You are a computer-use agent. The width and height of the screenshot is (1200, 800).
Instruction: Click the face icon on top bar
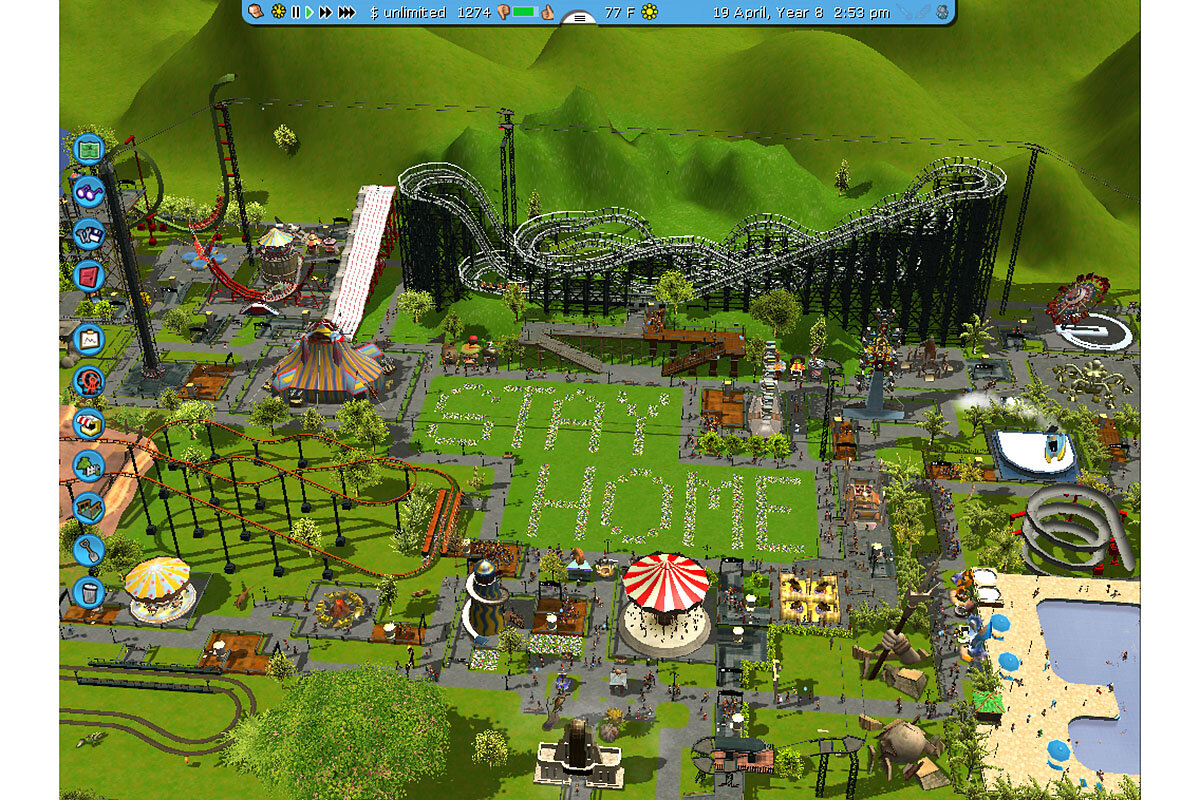point(256,12)
